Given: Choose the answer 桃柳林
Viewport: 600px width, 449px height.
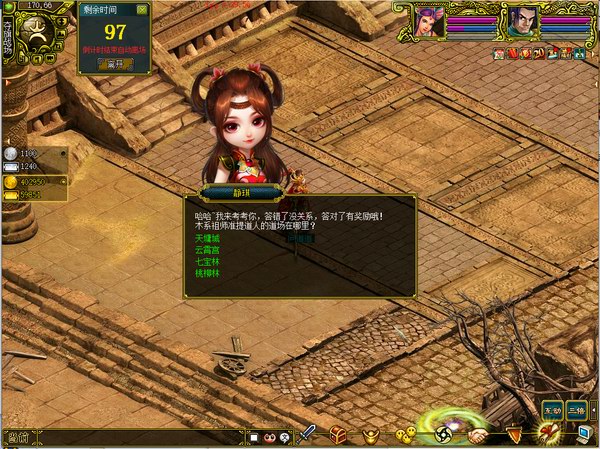Looking at the screenshot, I should 205,272.
